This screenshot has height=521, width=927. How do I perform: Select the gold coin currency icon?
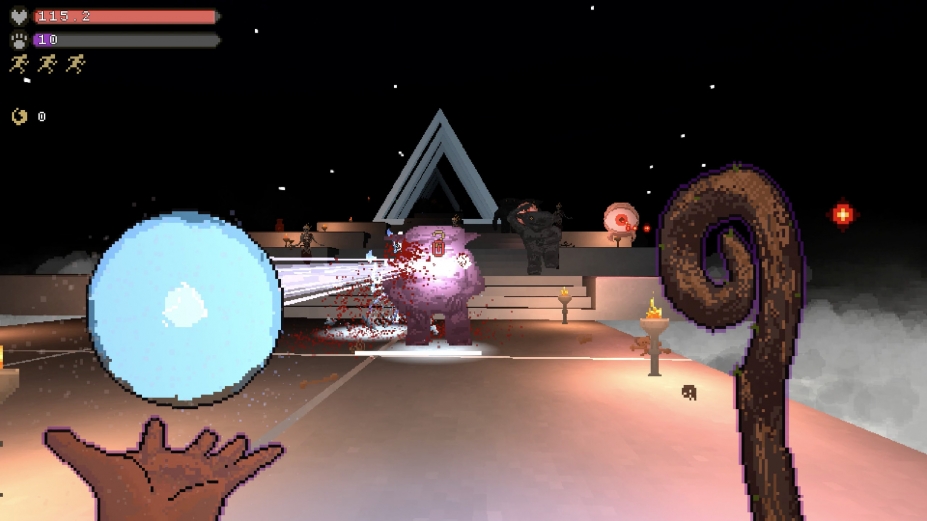coord(20,117)
